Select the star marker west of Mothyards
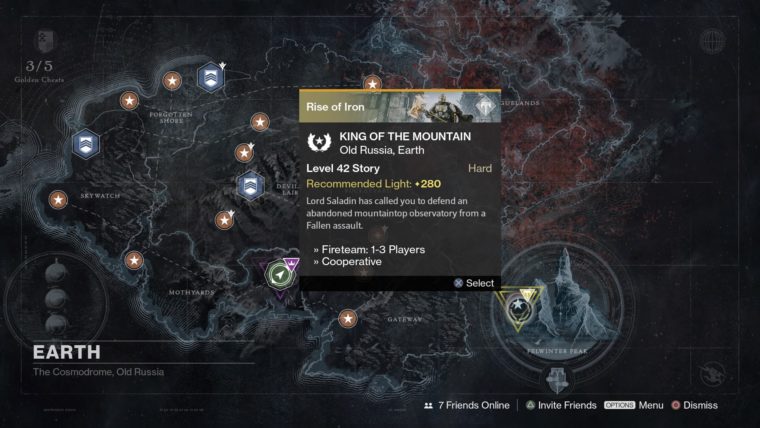Viewport: 760px width, 428px height. click(134, 260)
